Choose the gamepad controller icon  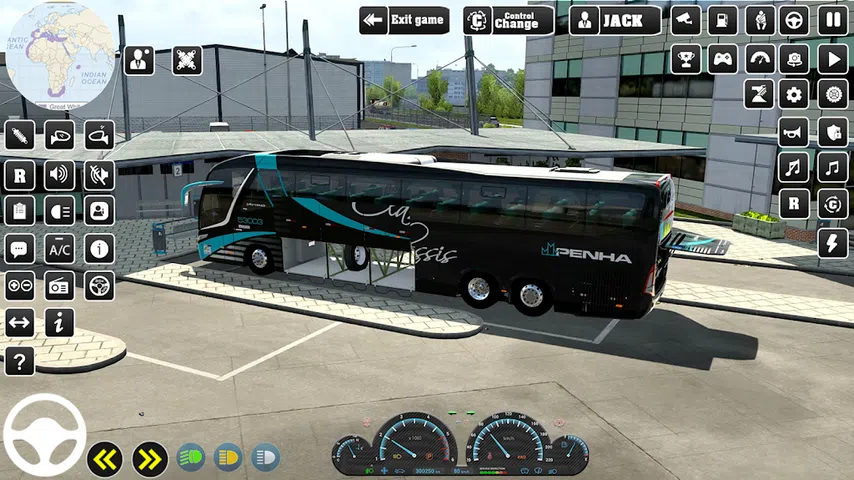[x=723, y=58]
